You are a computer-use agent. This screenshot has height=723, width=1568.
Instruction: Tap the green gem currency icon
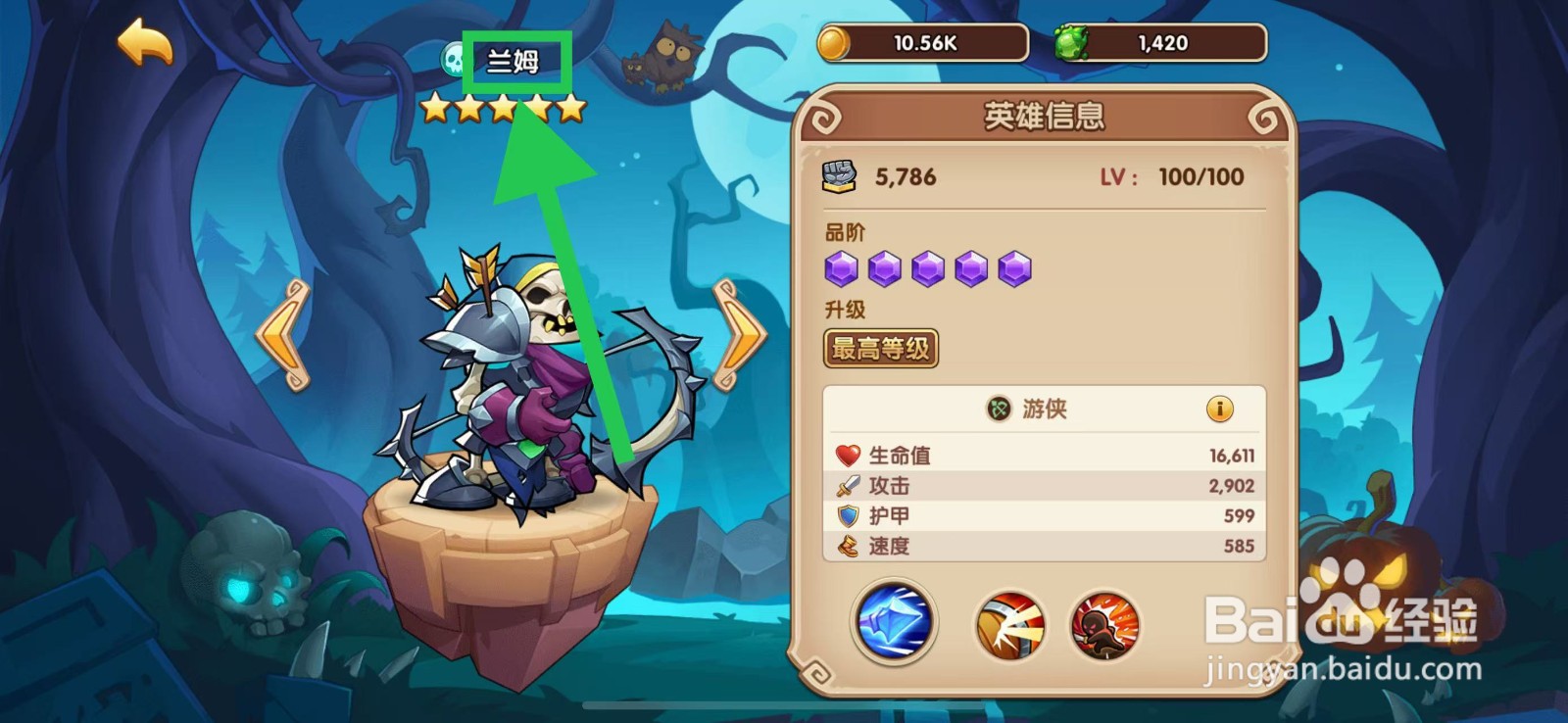[1074, 40]
